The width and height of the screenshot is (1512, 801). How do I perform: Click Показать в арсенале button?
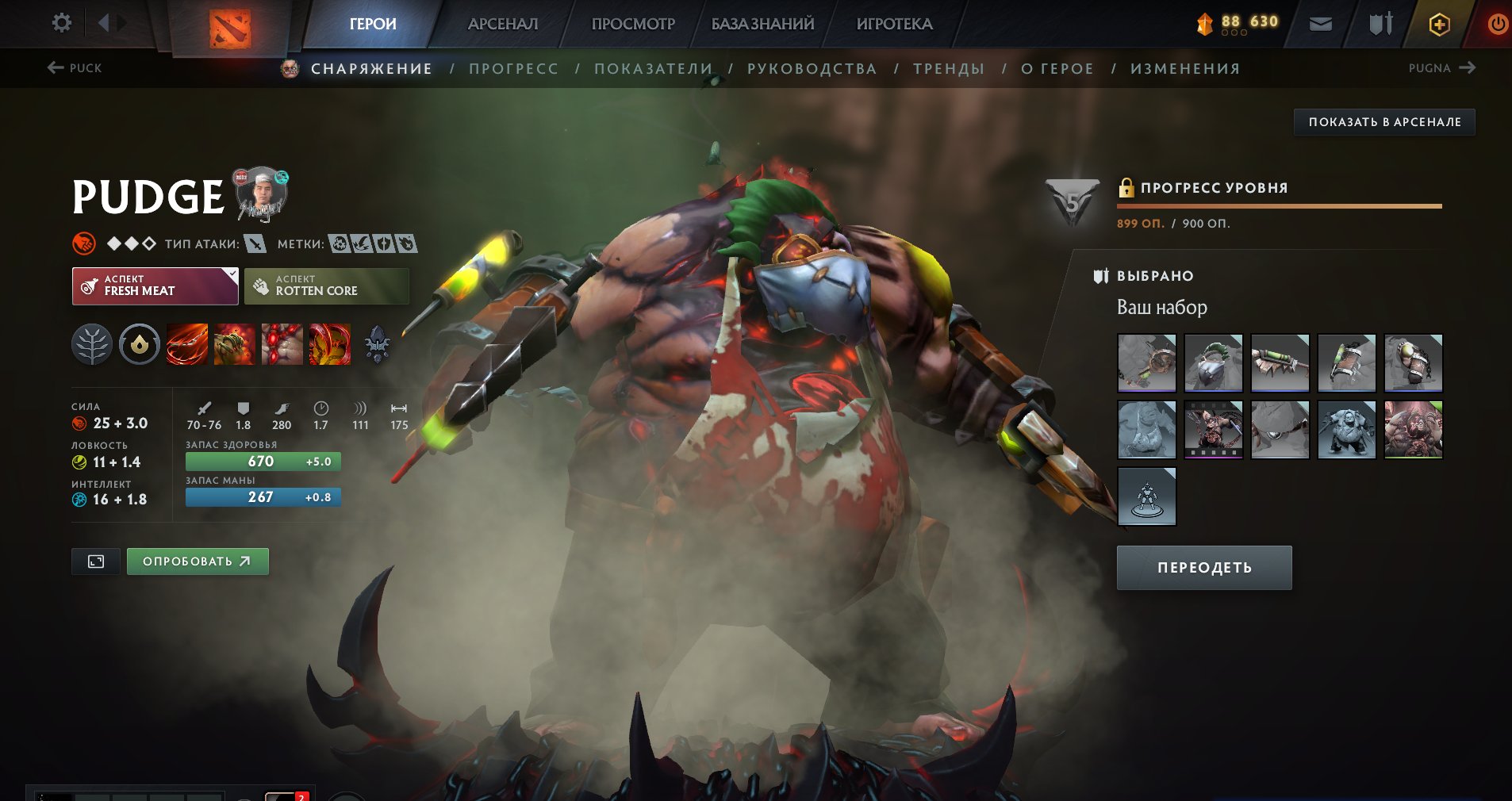[x=1384, y=122]
